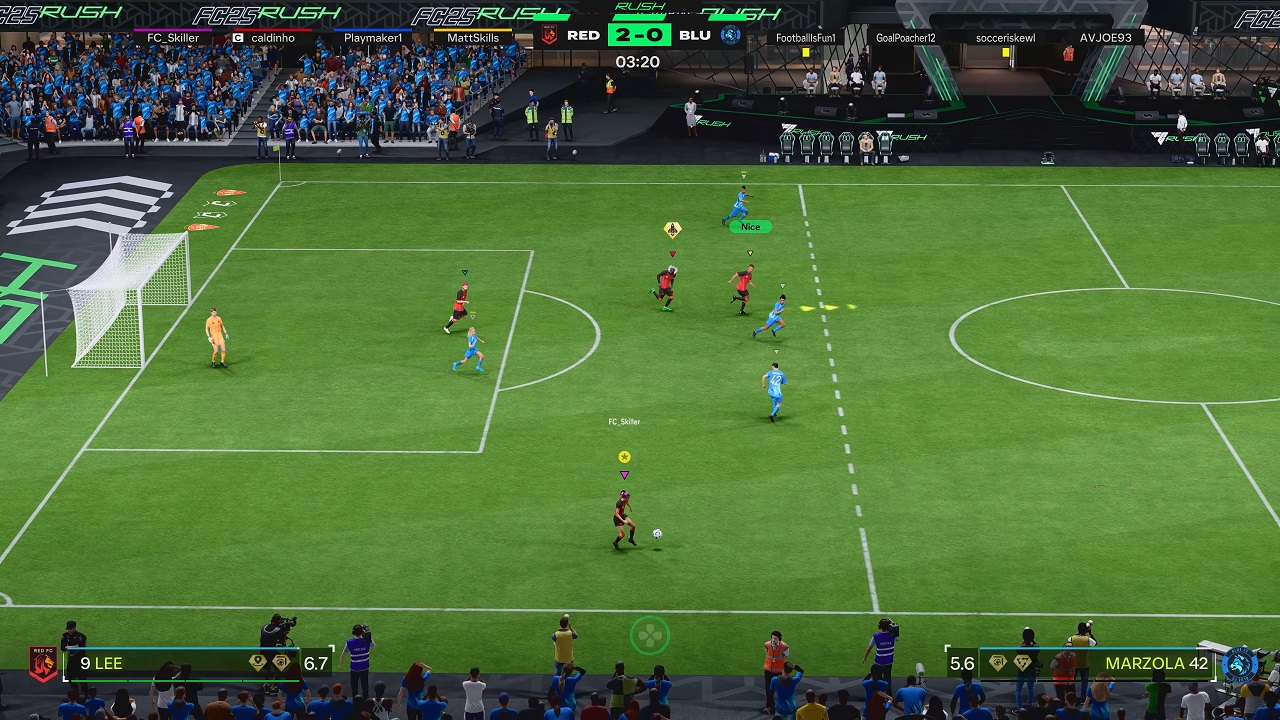
Task: Select the FC_Skiller player tag
Action: tap(173, 38)
